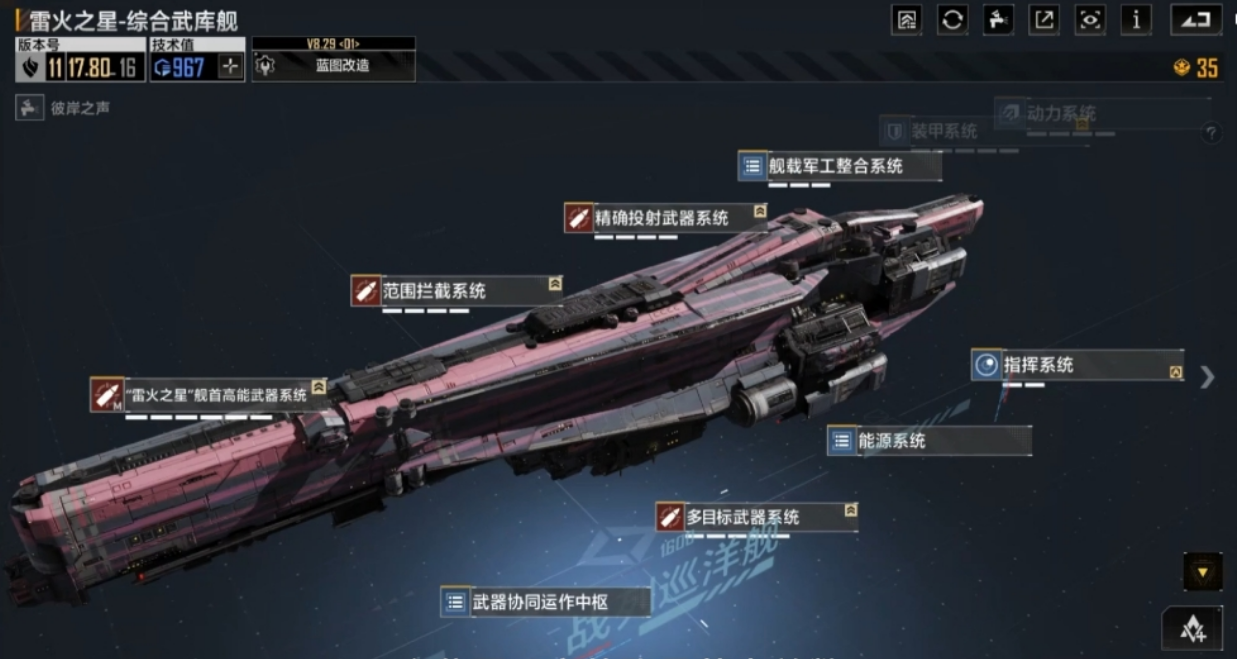
Task: Toggle the eye view-mode icon
Action: point(1090,20)
